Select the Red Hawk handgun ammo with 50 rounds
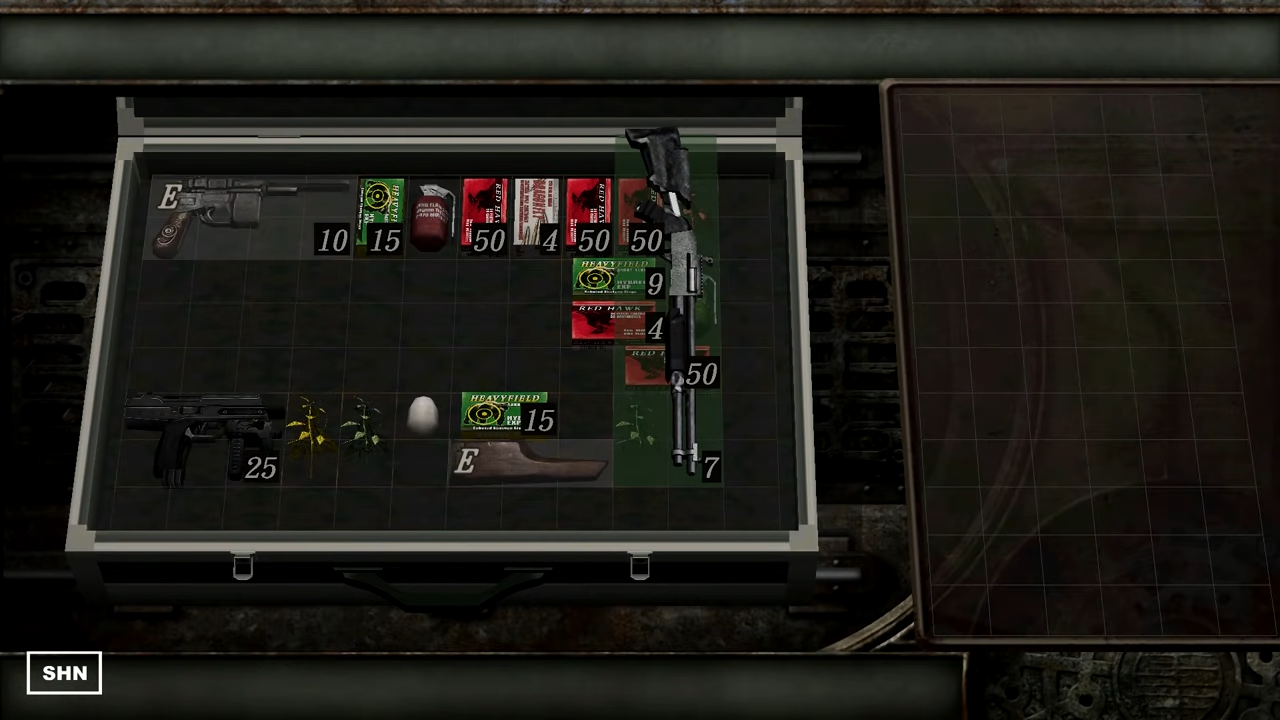Viewport: 1280px width, 720px height. point(485,212)
